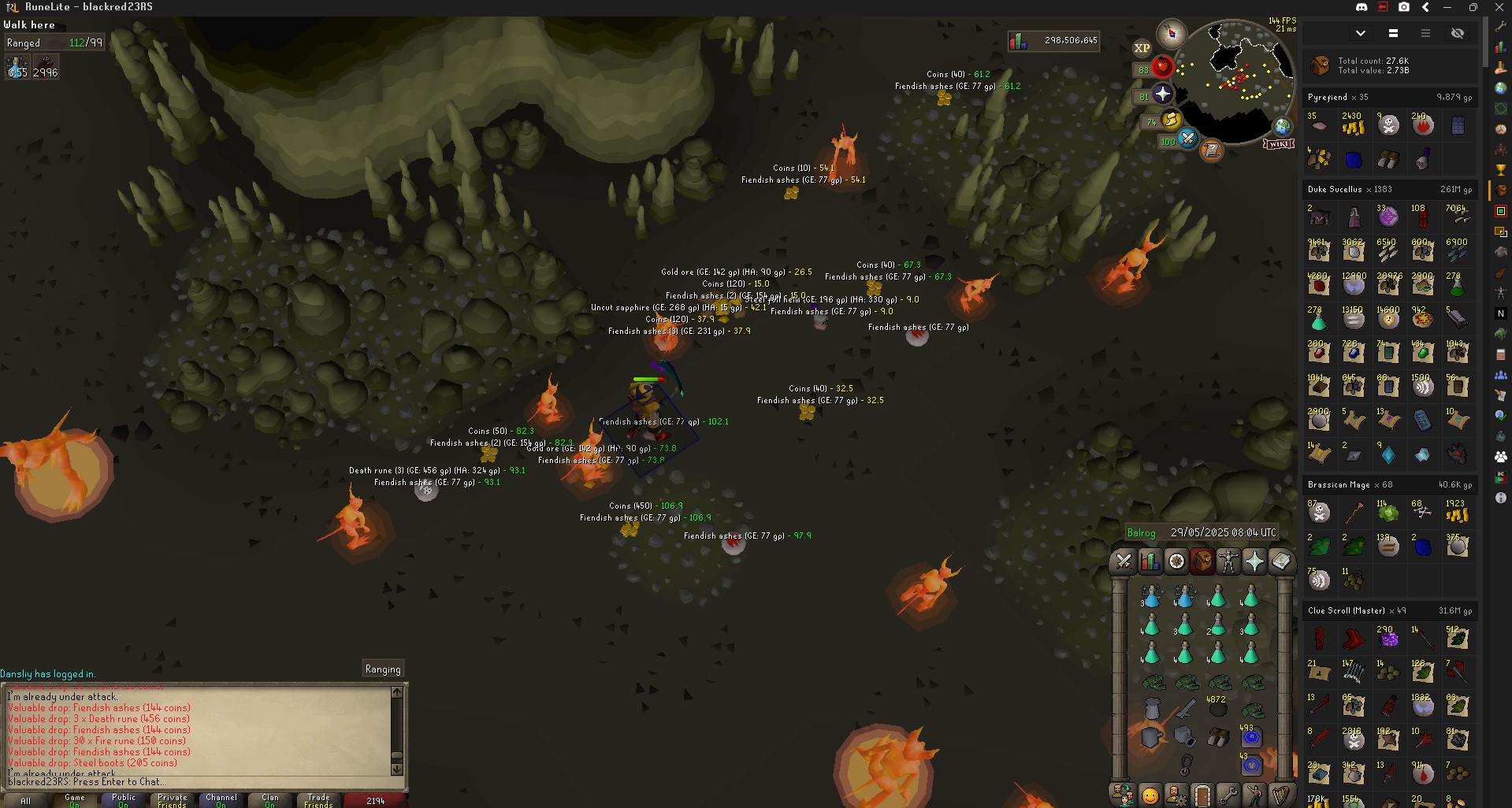The height and width of the screenshot is (808, 1512).
Task: Use the special attack orb
Action: (x=1187, y=140)
